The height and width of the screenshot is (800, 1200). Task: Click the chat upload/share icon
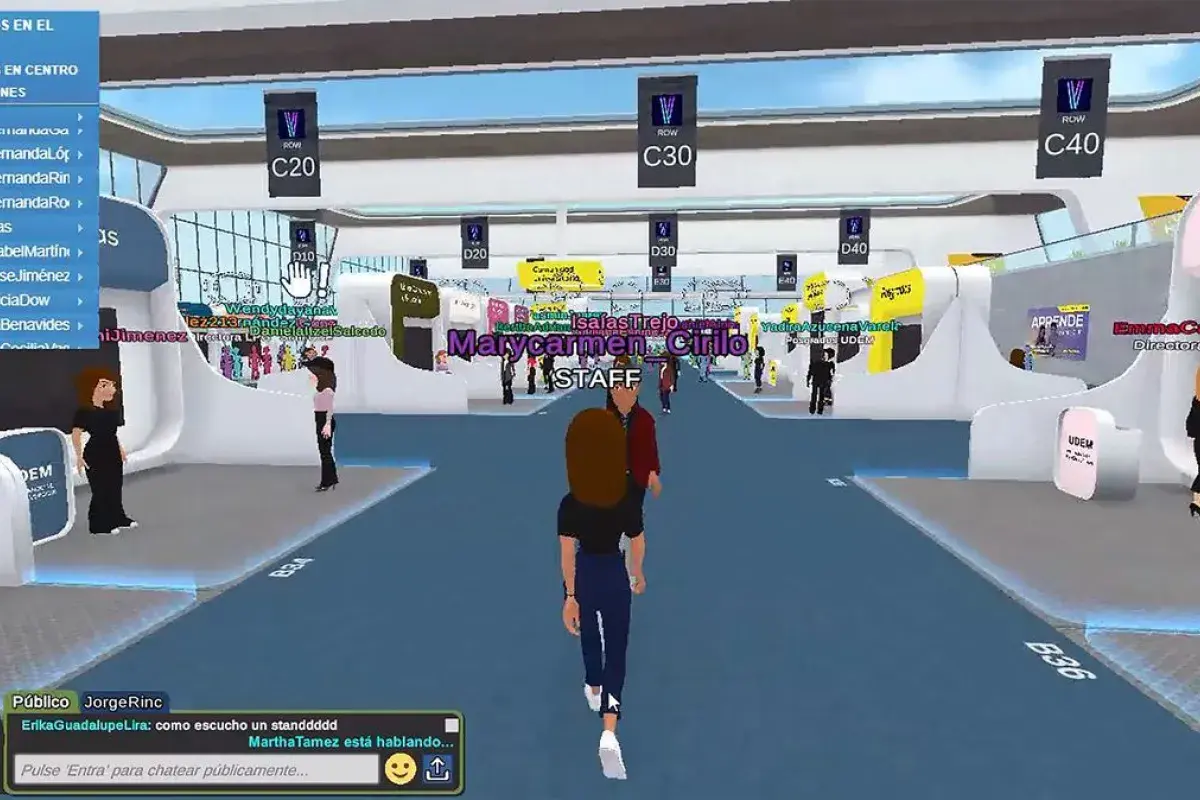point(437,768)
